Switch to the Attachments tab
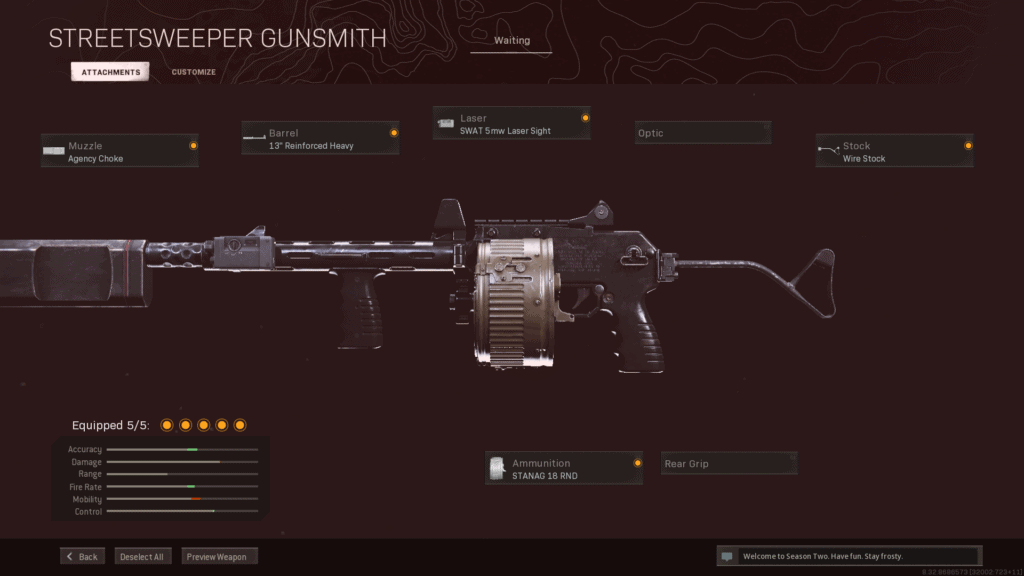The width and height of the screenshot is (1024, 576). tap(110, 72)
